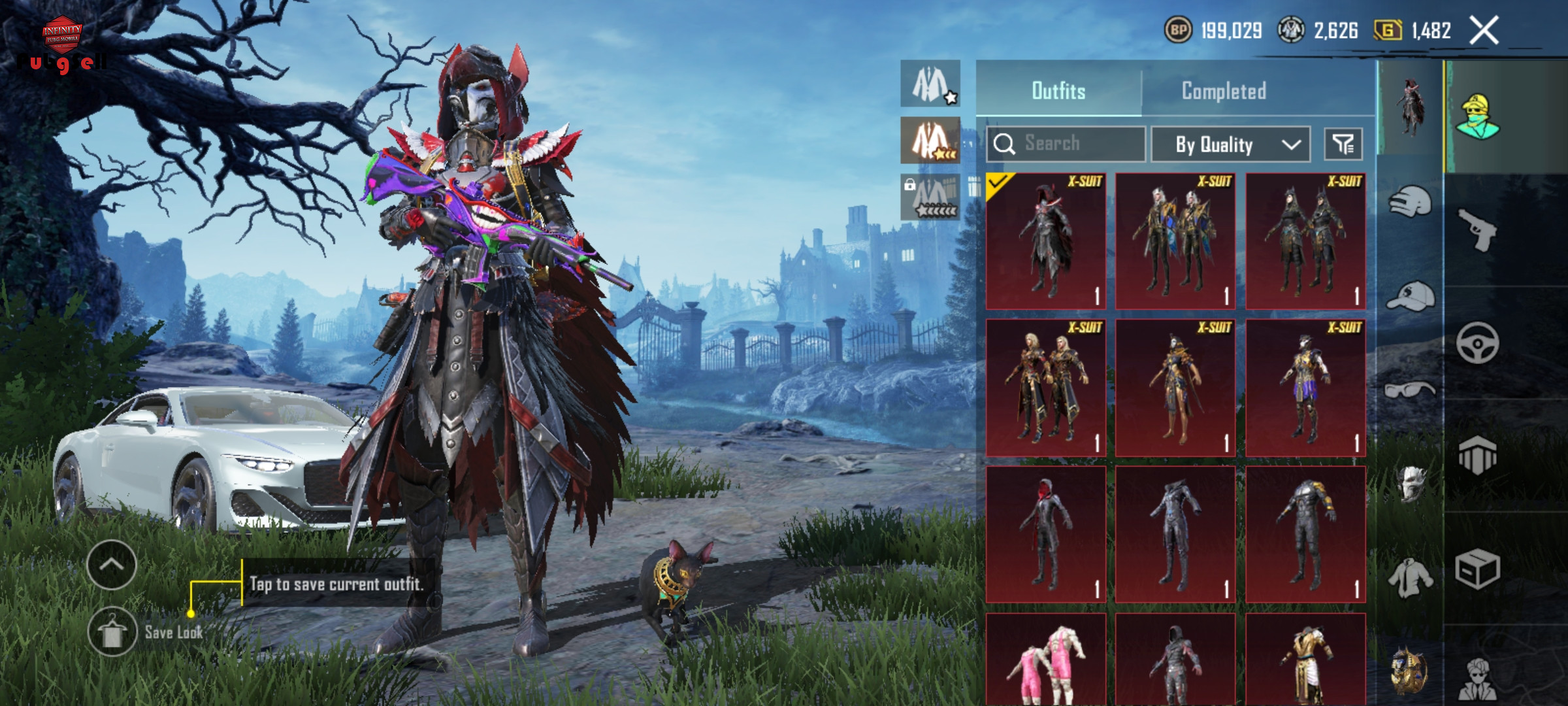Open the cap headwear category

pos(1410,297)
